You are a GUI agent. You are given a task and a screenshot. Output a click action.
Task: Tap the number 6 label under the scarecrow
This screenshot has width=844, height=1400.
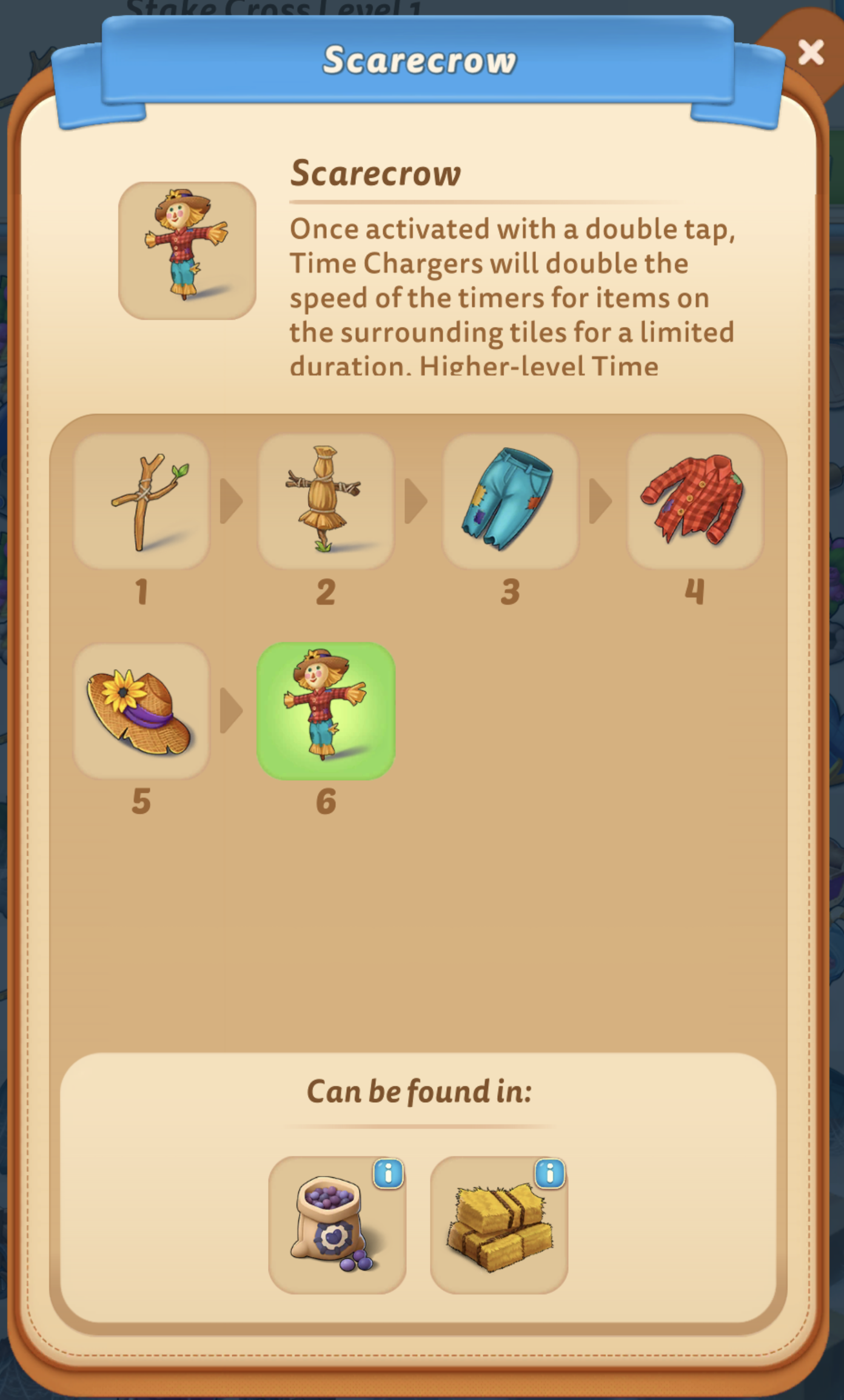[x=326, y=799]
